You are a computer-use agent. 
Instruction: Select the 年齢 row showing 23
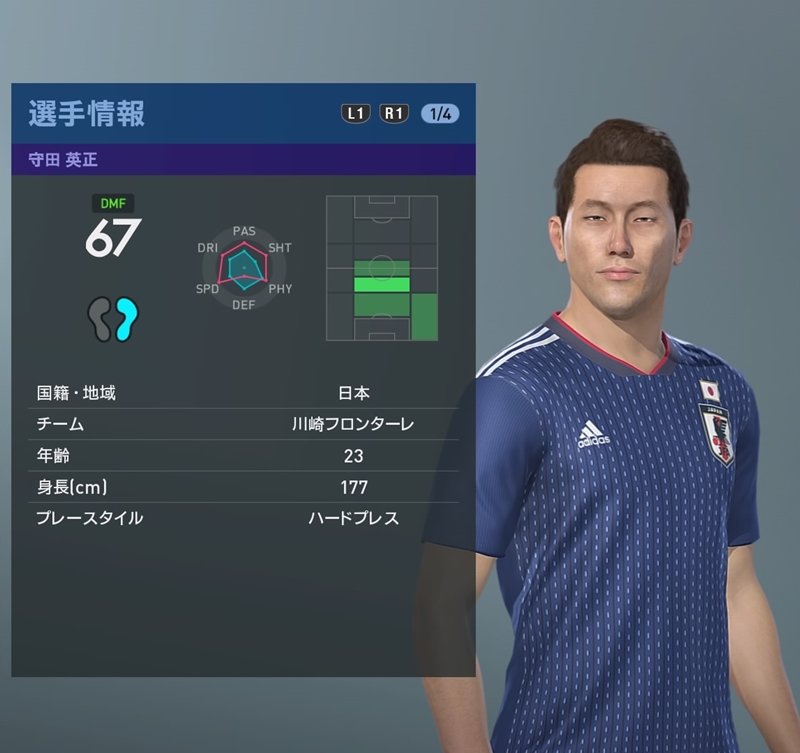[243, 456]
